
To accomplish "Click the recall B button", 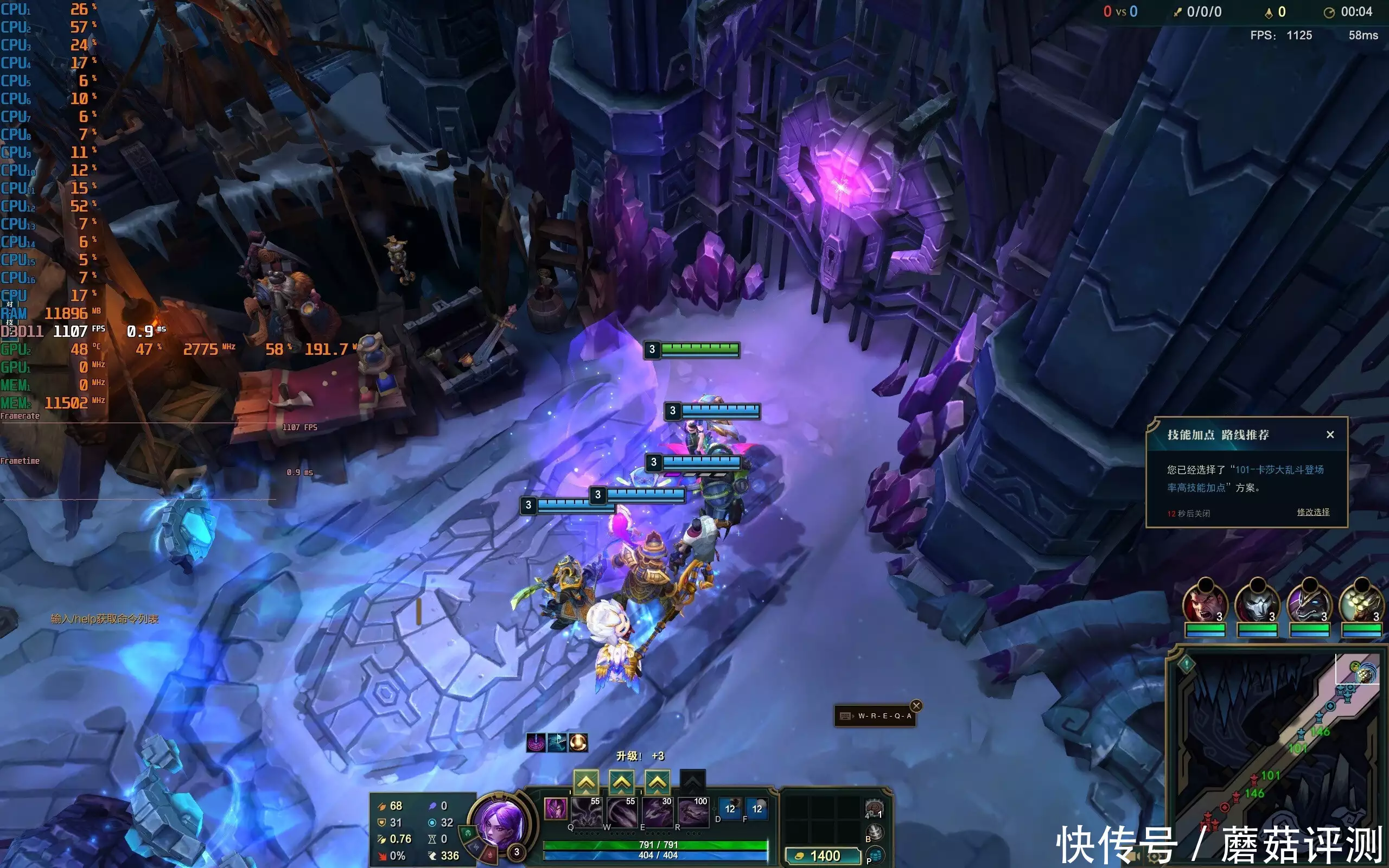I will coord(875,833).
